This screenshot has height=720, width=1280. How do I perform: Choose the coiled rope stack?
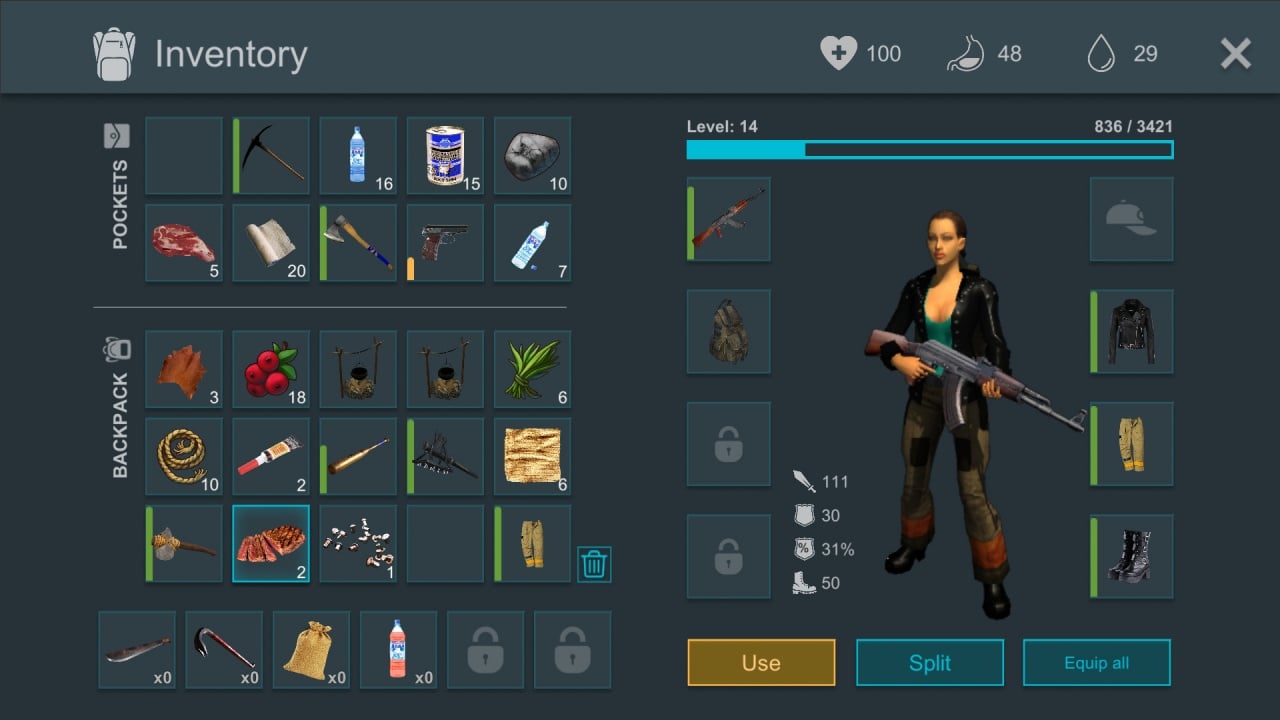point(184,456)
